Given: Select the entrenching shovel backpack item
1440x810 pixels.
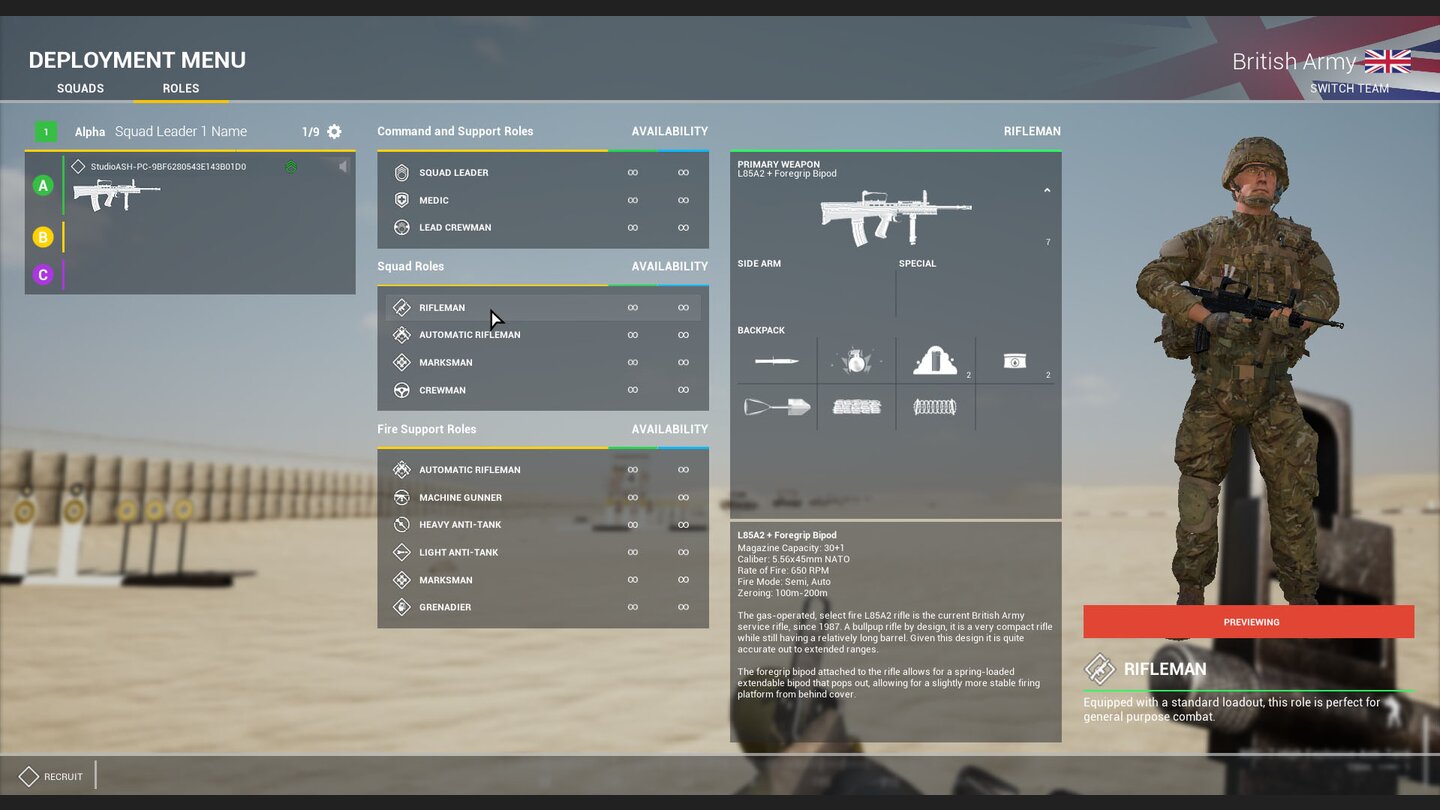Looking at the screenshot, I should 777,406.
